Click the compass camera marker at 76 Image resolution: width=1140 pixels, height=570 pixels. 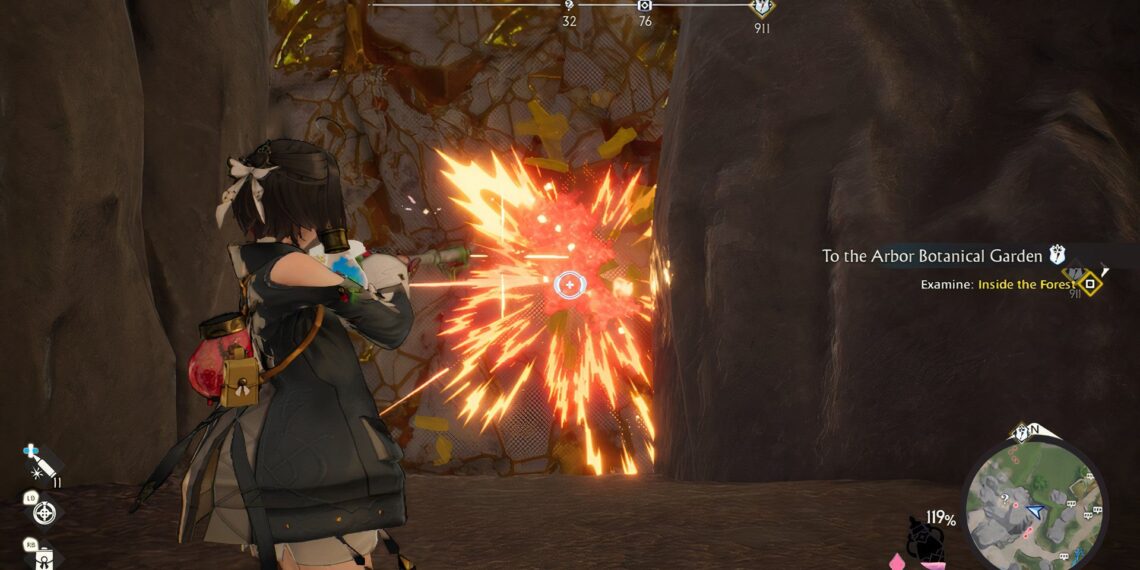click(645, 6)
